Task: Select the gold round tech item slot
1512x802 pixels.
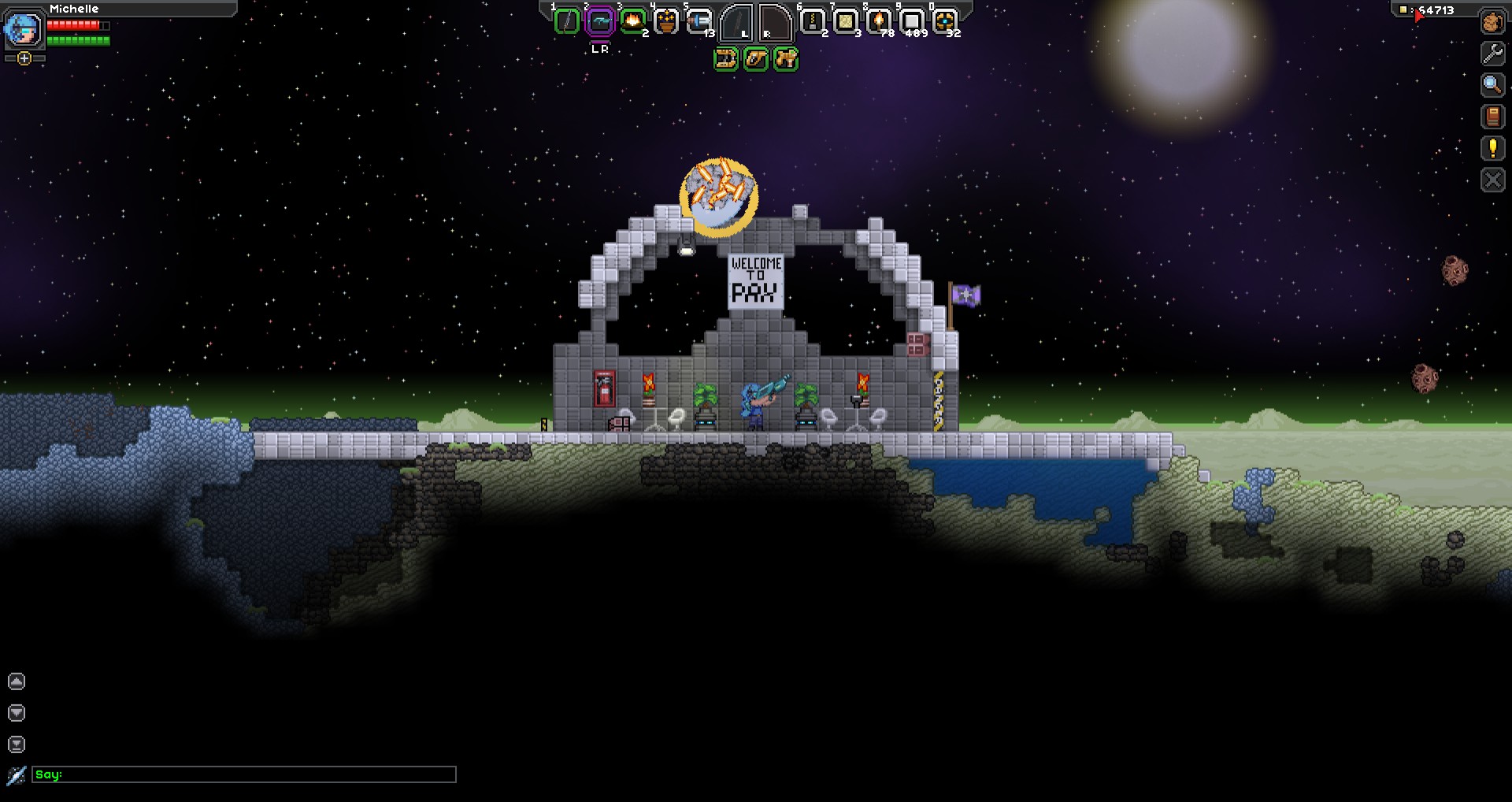Action: tap(944, 21)
